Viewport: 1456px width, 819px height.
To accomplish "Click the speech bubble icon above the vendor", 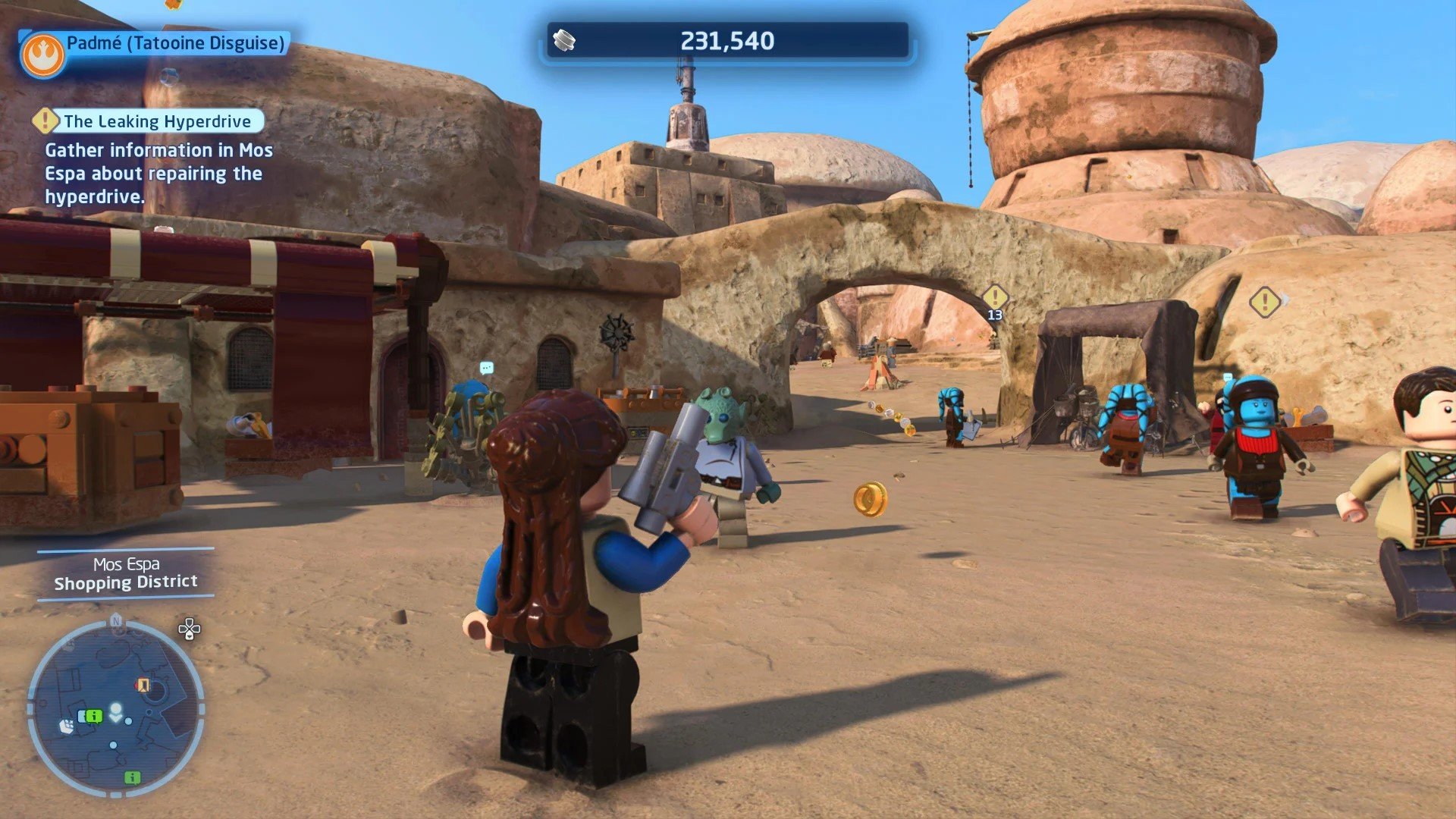I will coord(487,368).
